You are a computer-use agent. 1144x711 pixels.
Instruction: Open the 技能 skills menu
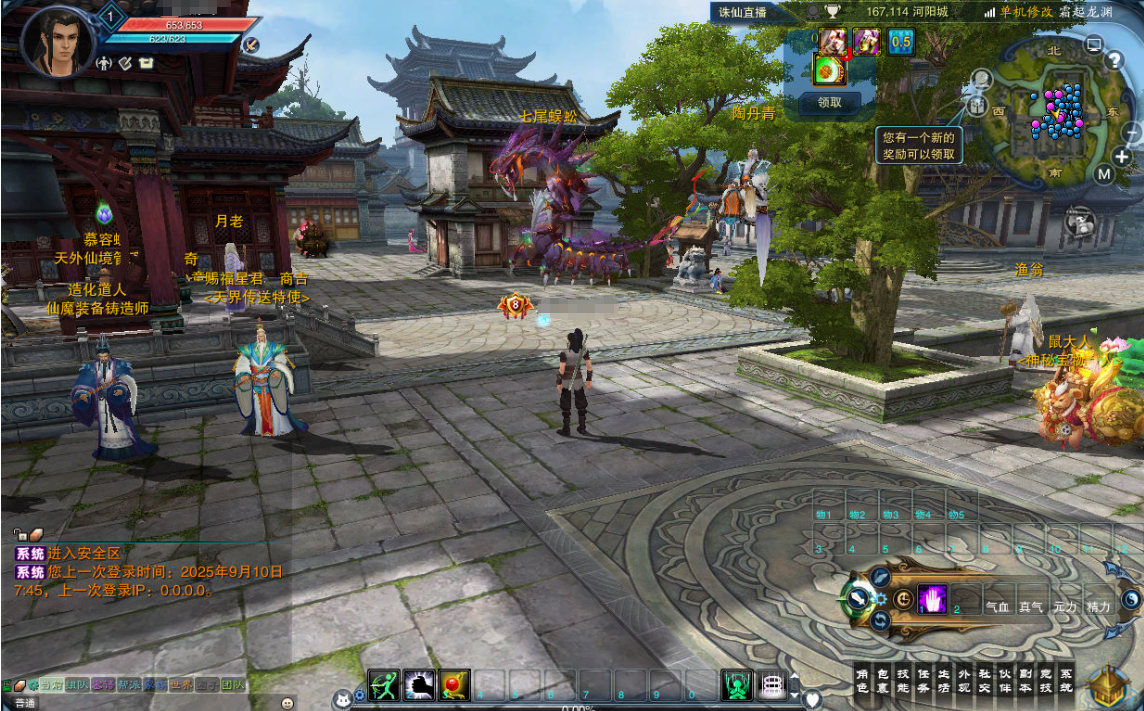903,681
